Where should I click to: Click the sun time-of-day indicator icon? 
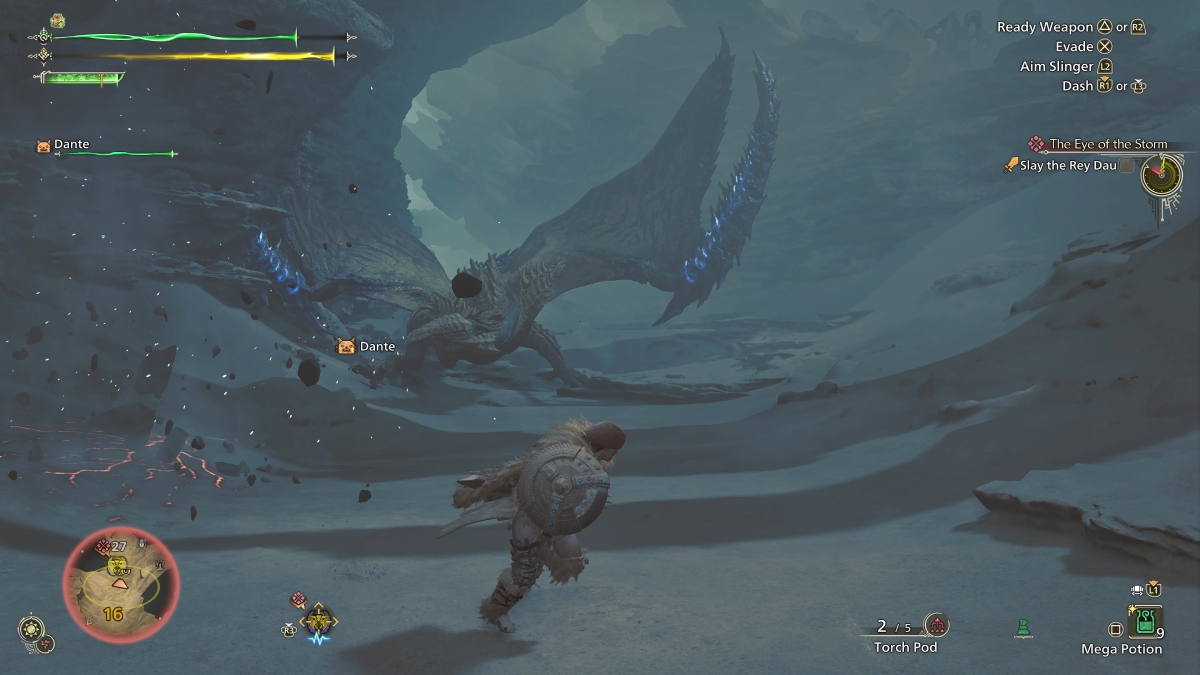point(30,629)
